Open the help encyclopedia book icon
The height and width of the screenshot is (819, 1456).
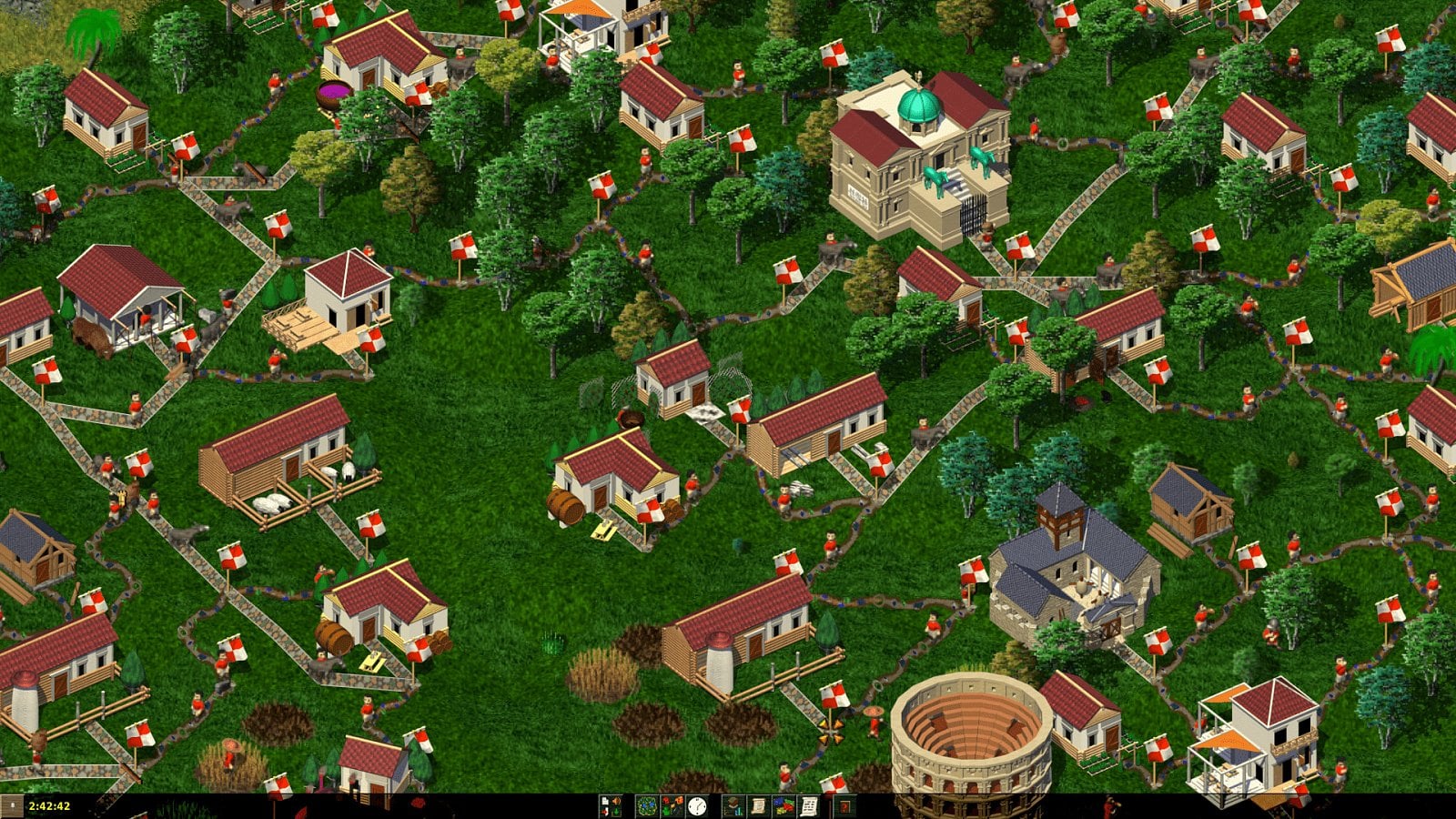coord(845,807)
